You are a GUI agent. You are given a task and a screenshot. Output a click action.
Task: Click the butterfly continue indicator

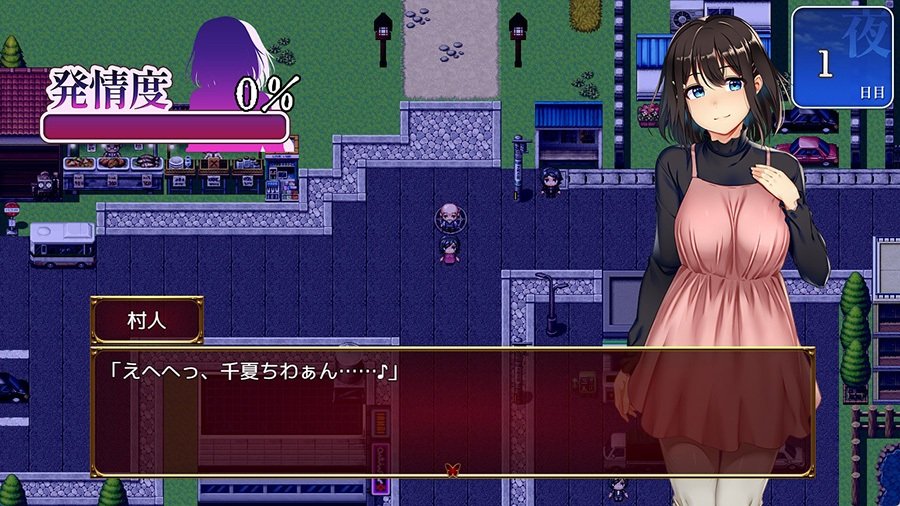click(452, 468)
